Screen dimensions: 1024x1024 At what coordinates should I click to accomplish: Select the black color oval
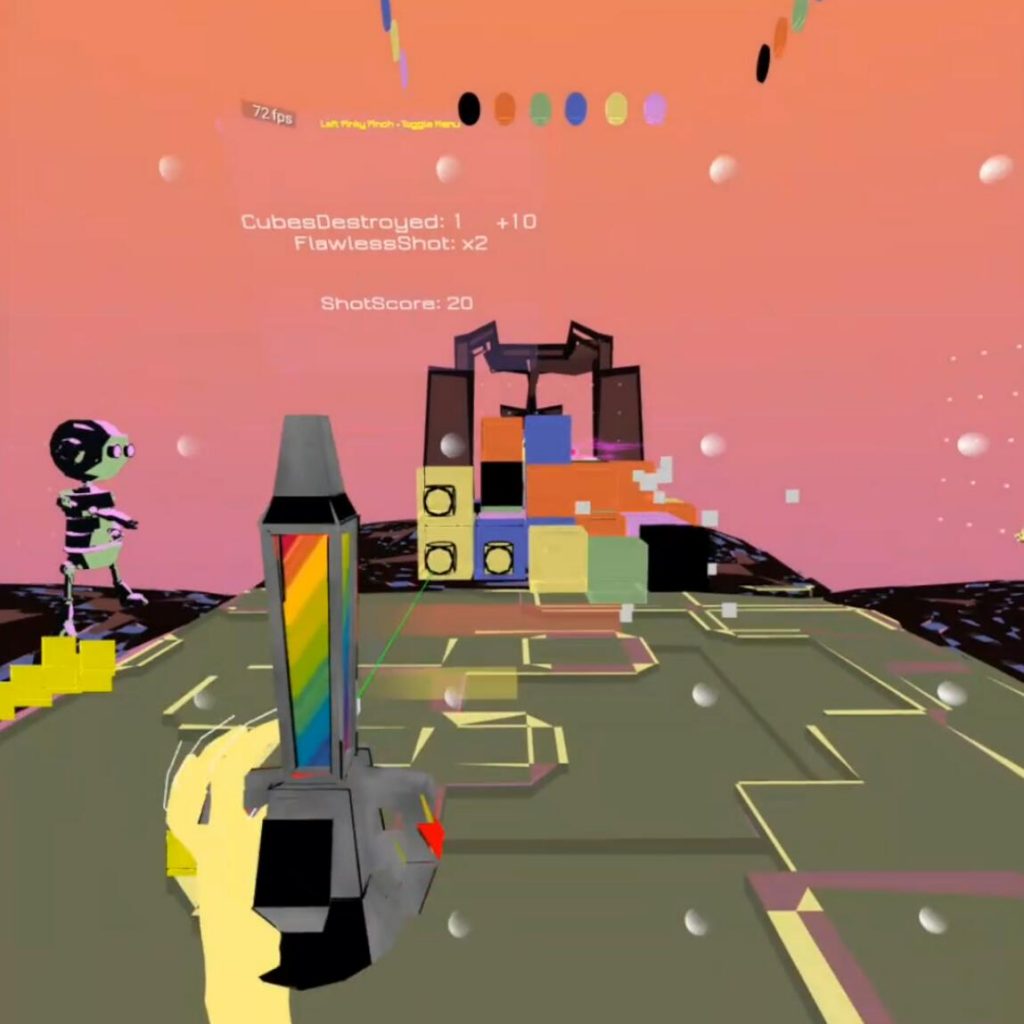[469, 108]
